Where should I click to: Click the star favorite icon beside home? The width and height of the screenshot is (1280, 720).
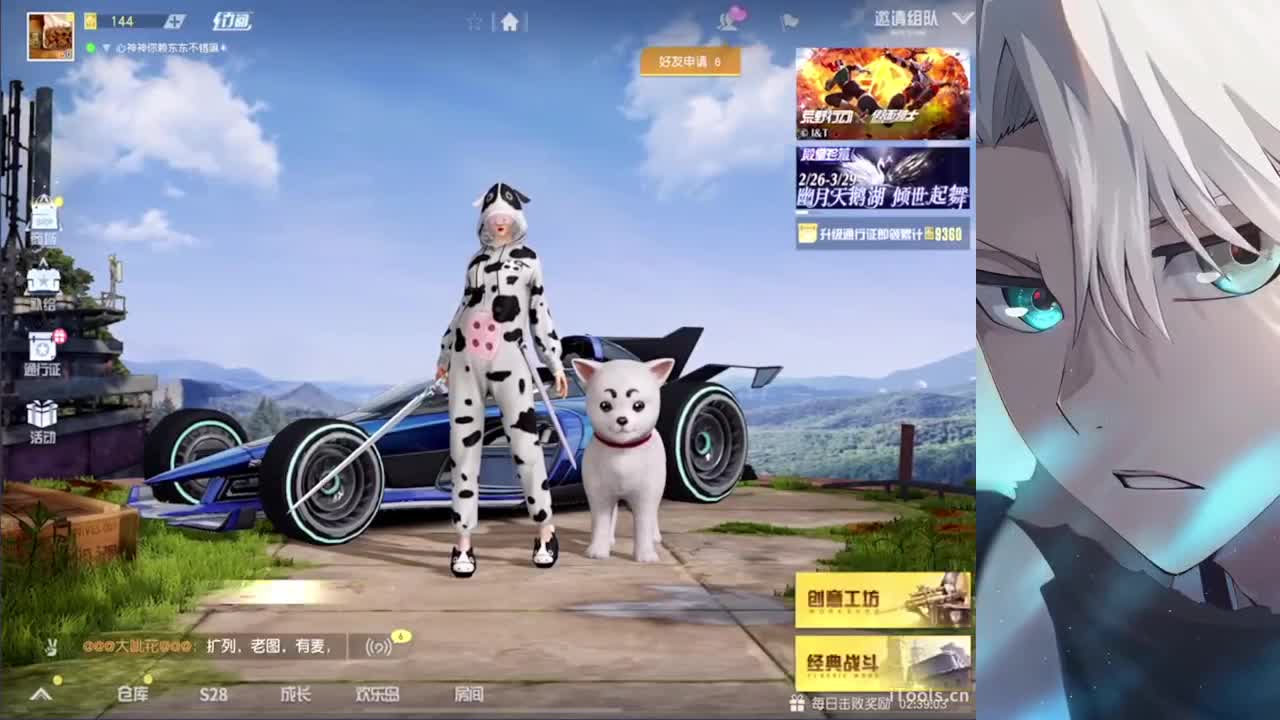(x=475, y=20)
